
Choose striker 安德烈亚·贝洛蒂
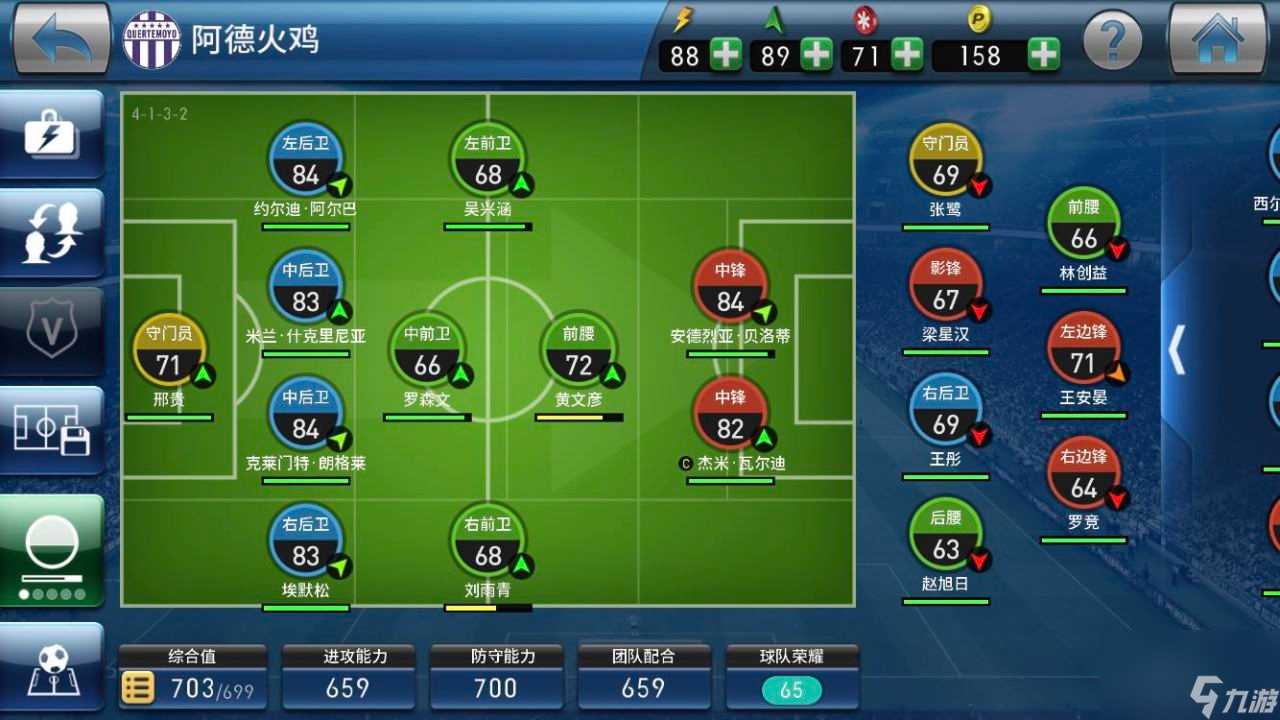(x=730, y=292)
